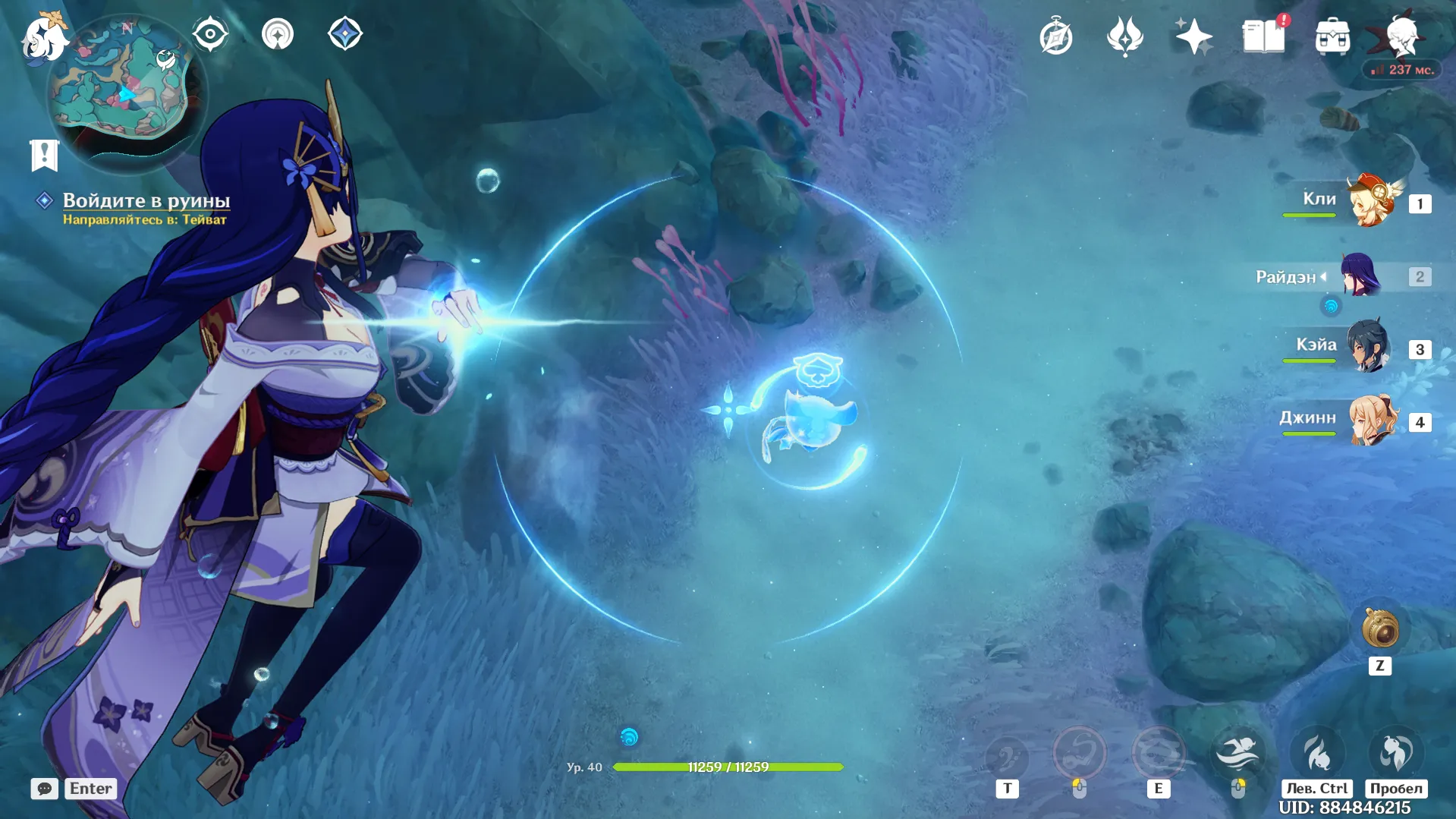1456x819 pixels.
Task: Open the compass adventure handbook icon
Action: (1056, 37)
